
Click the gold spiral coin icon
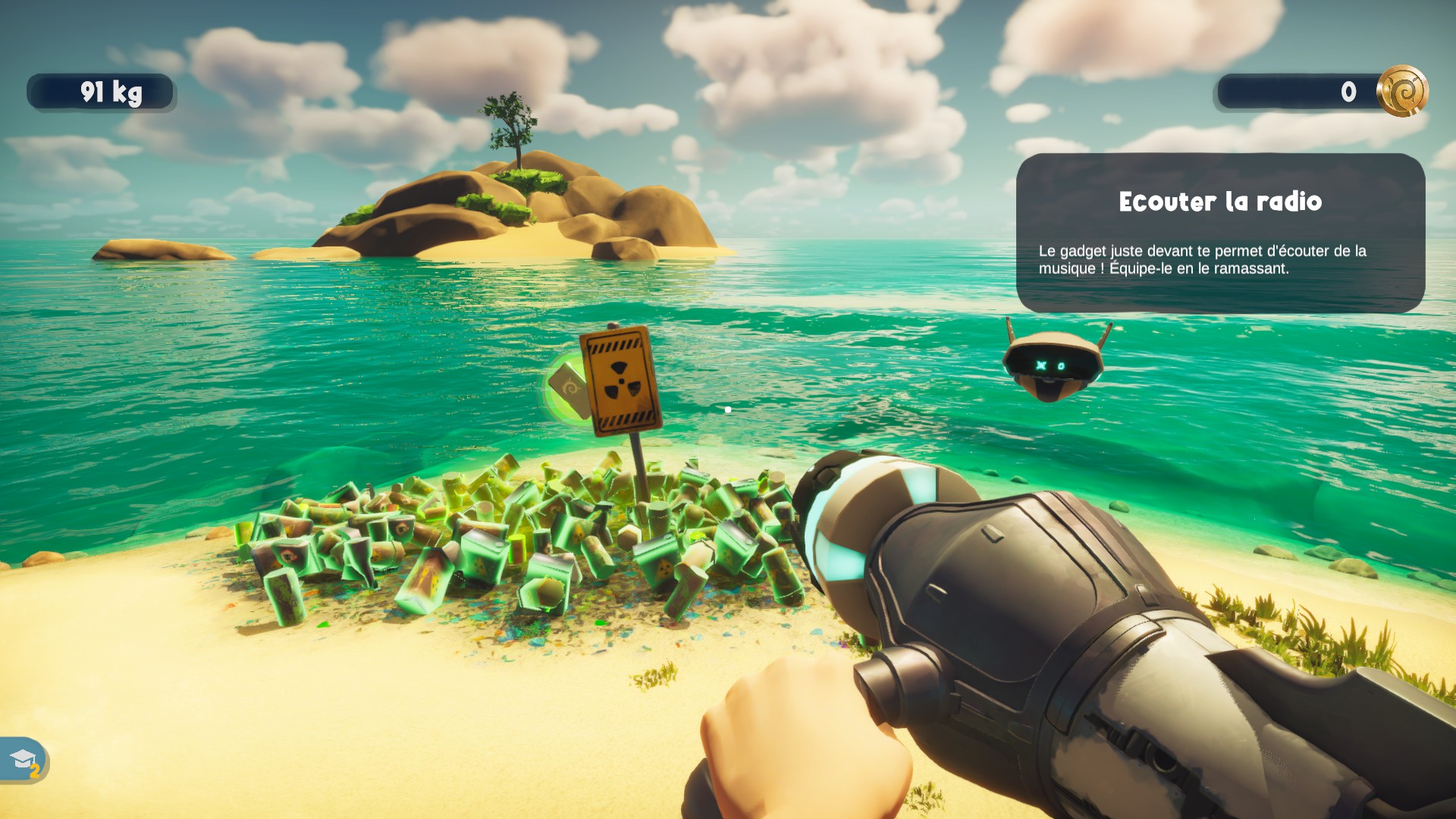click(x=1401, y=91)
